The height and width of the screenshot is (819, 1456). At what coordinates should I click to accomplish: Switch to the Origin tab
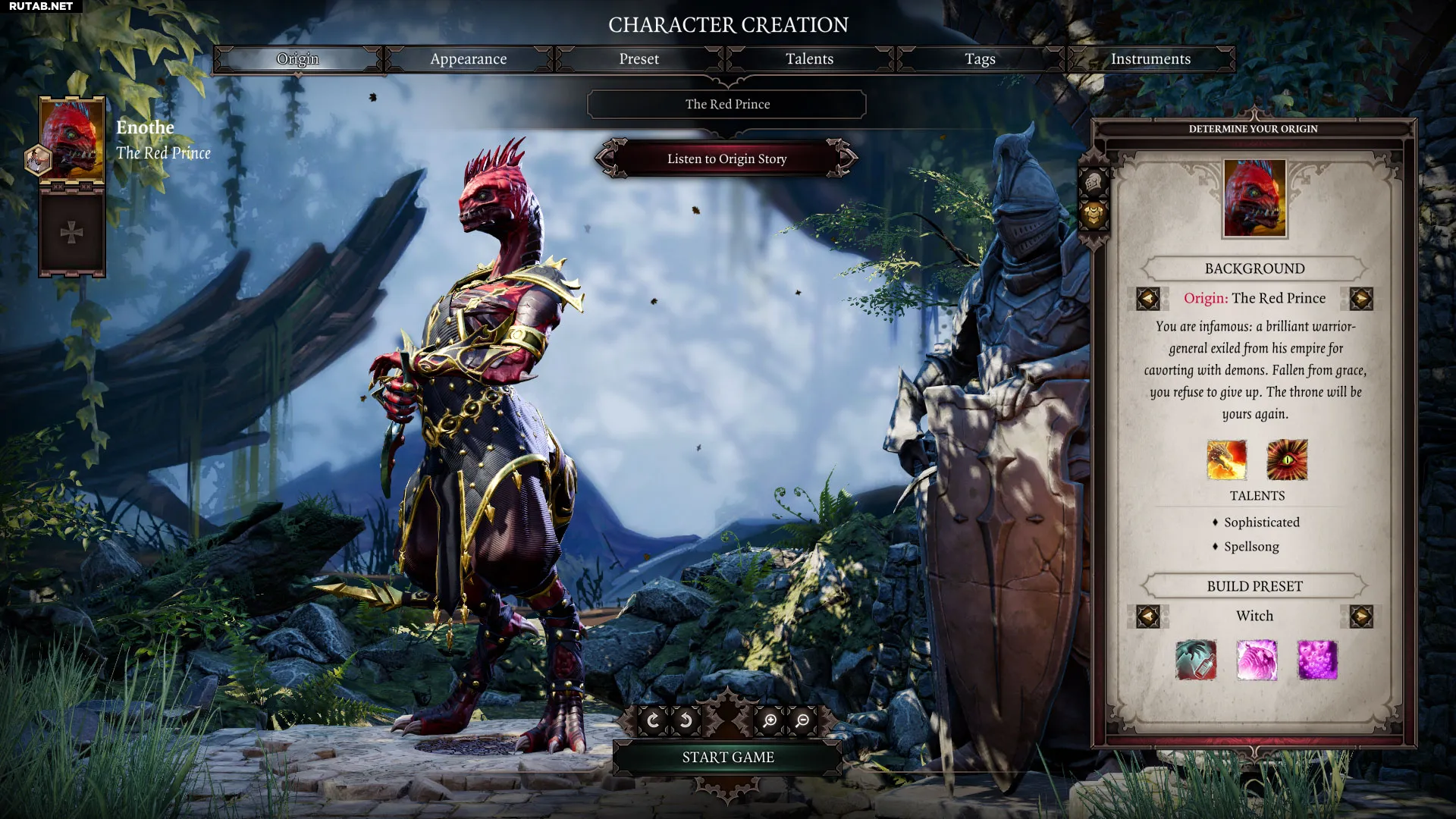[297, 59]
